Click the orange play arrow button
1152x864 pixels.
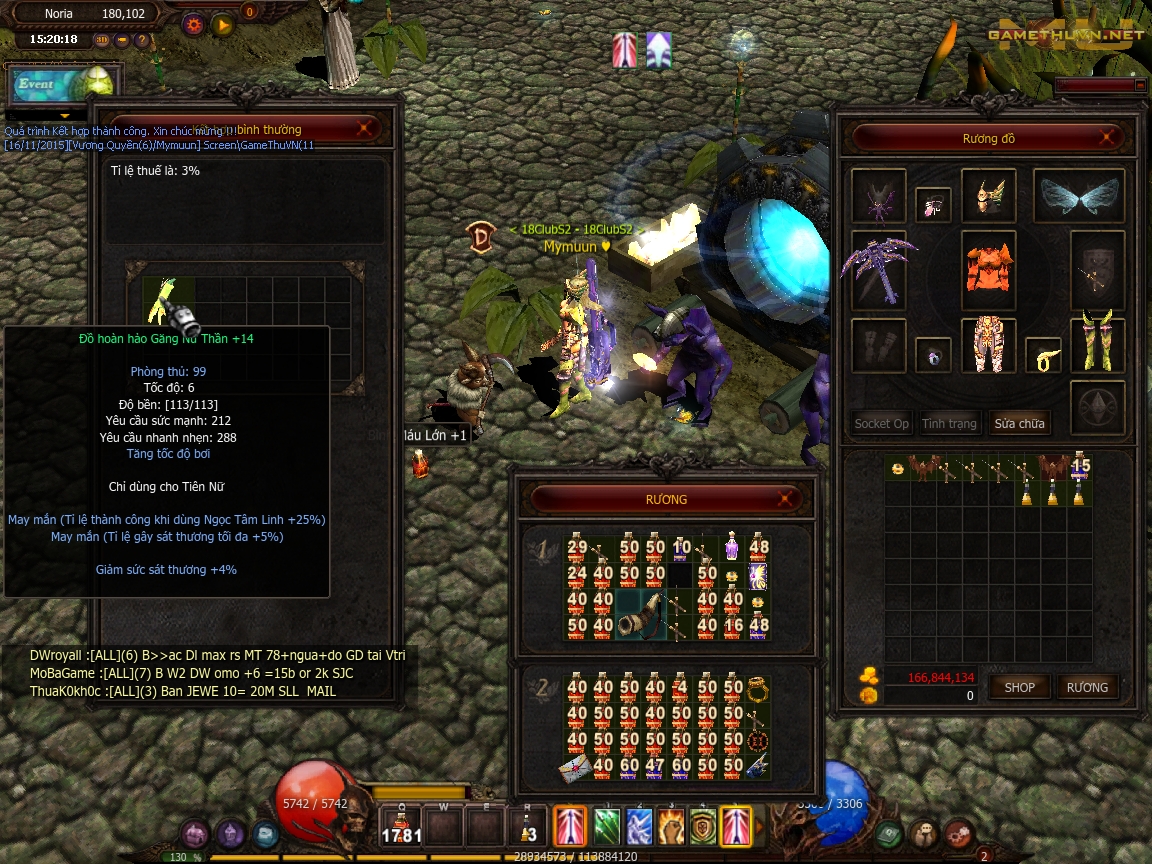[x=222, y=23]
